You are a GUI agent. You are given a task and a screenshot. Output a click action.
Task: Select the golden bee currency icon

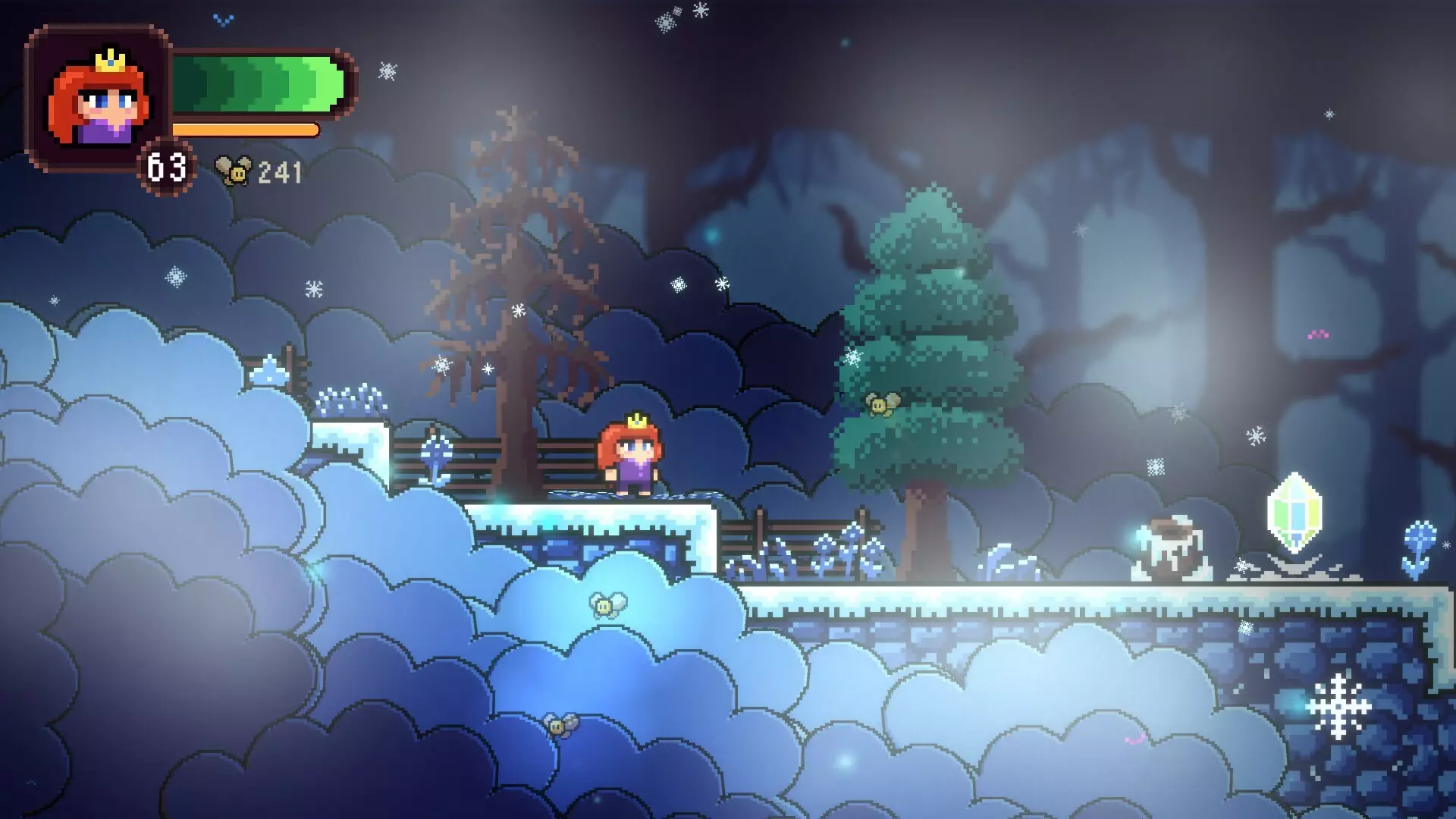point(234,171)
